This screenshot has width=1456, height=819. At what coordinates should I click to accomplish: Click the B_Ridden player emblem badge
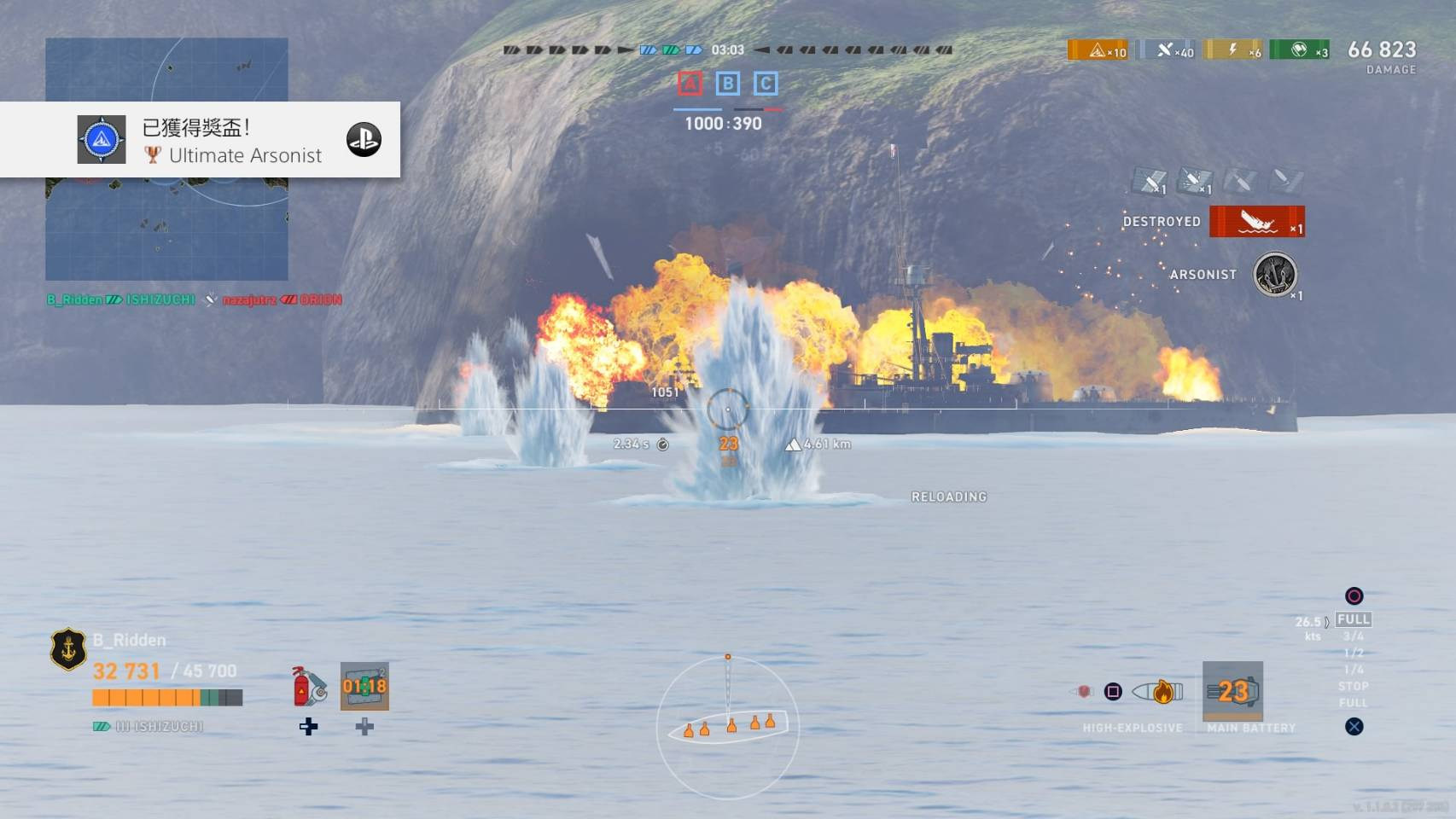pyautogui.click(x=68, y=649)
